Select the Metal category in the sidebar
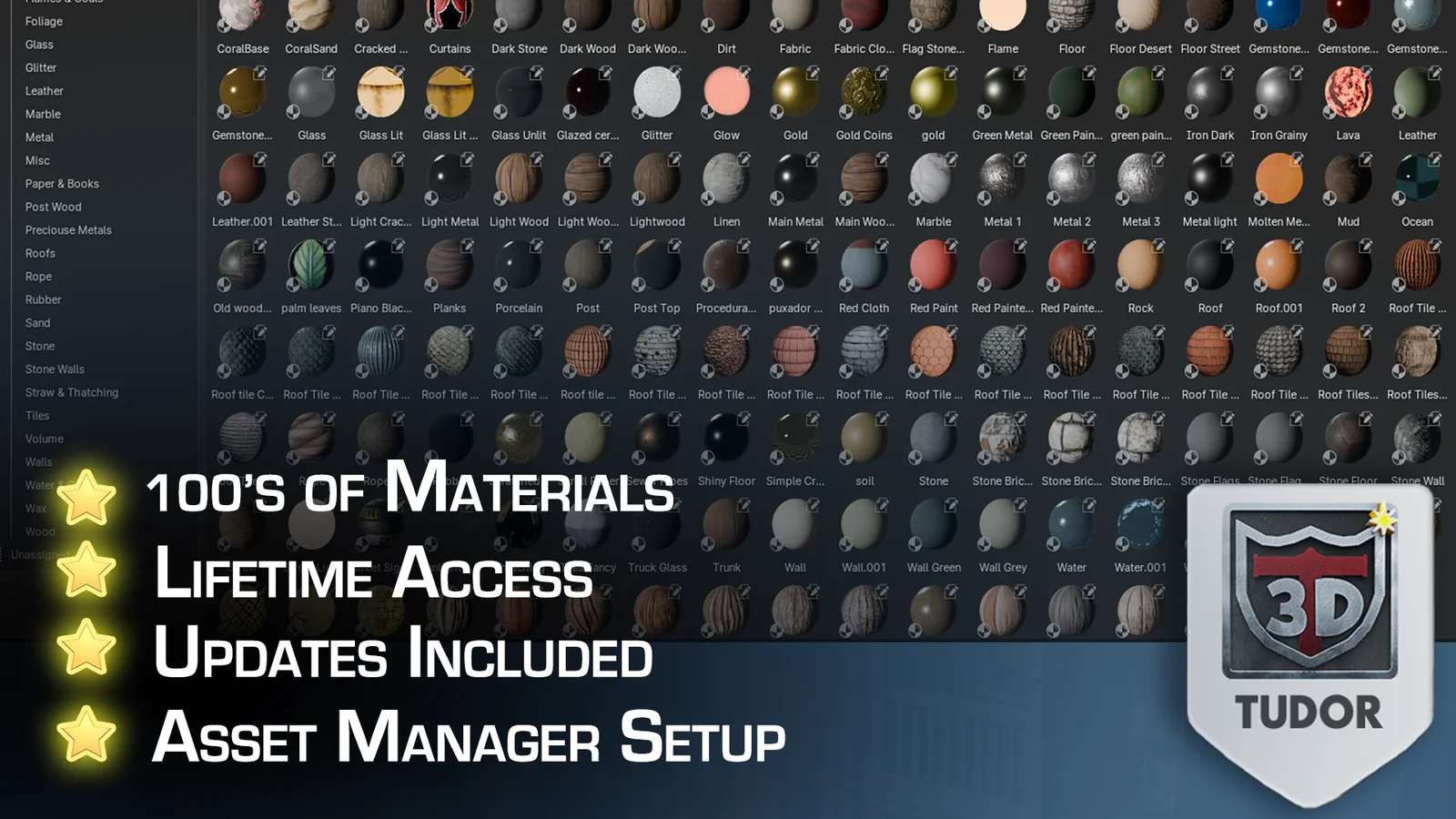Viewport: 1456px width, 819px height. click(39, 136)
